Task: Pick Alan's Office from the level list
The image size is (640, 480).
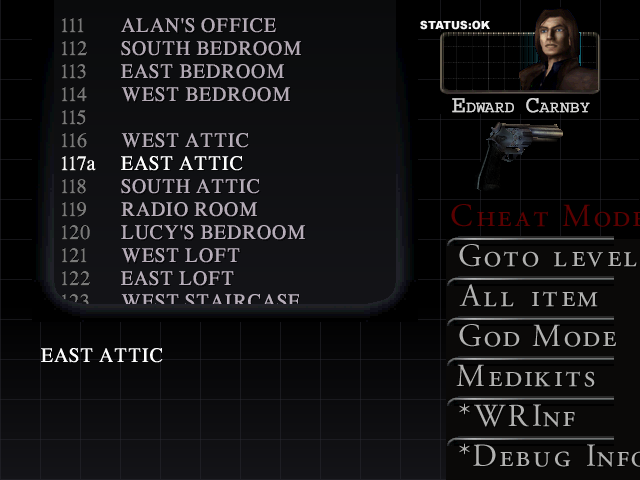Action: pyautogui.click(x=198, y=25)
